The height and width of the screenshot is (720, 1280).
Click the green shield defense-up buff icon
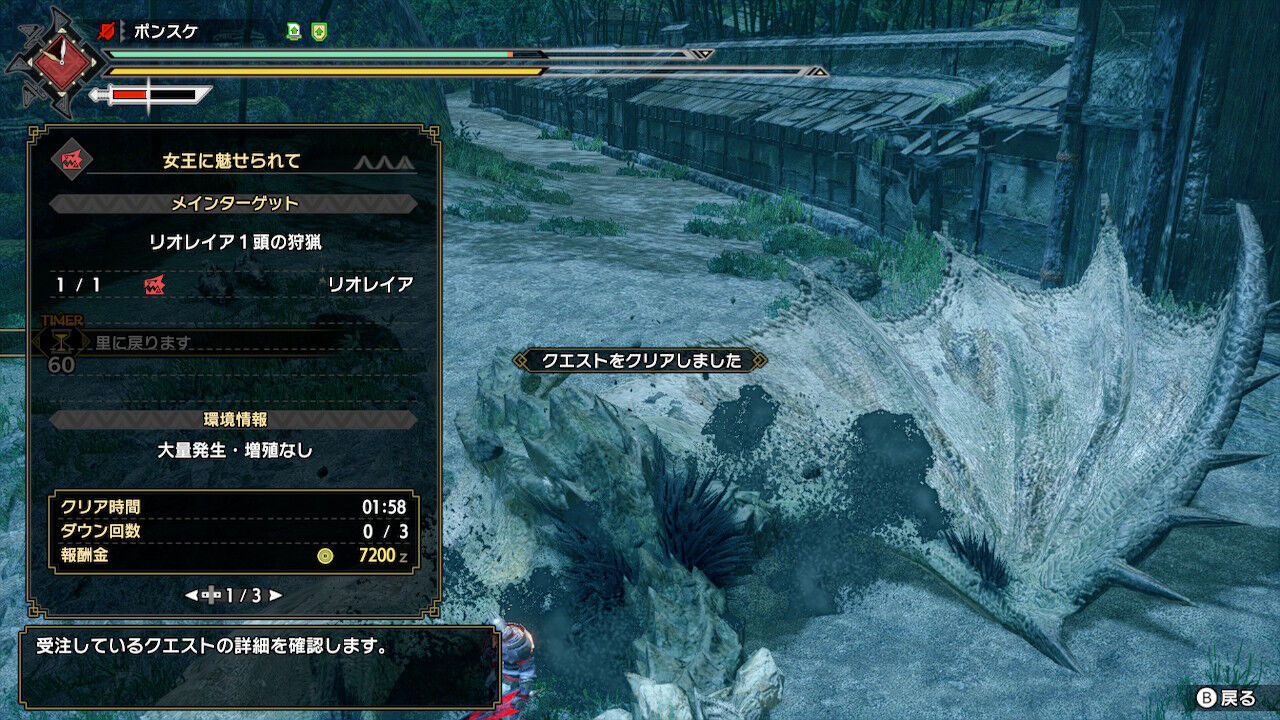point(317,29)
